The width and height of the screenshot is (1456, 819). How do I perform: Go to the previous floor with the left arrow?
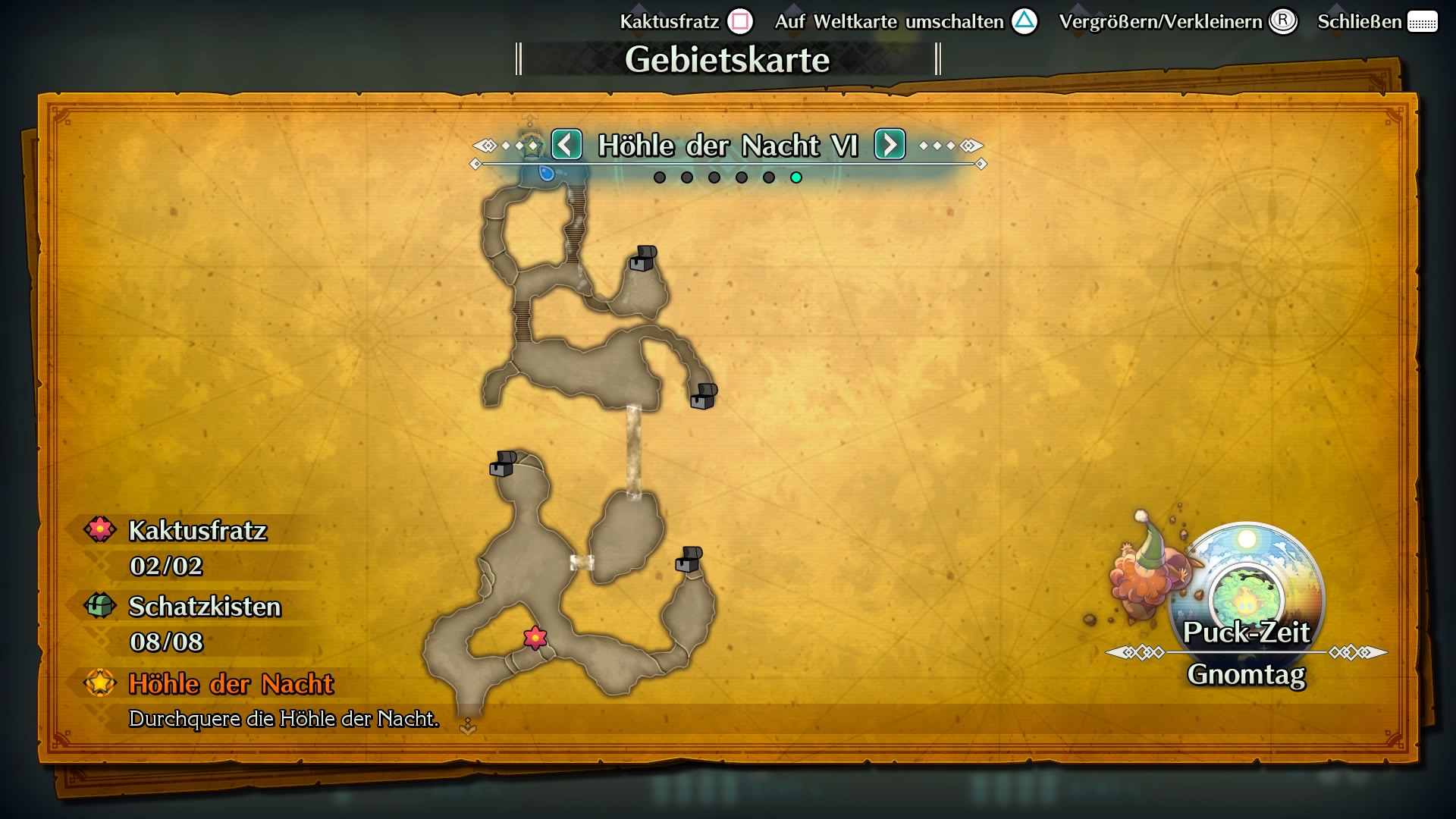click(x=566, y=144)
